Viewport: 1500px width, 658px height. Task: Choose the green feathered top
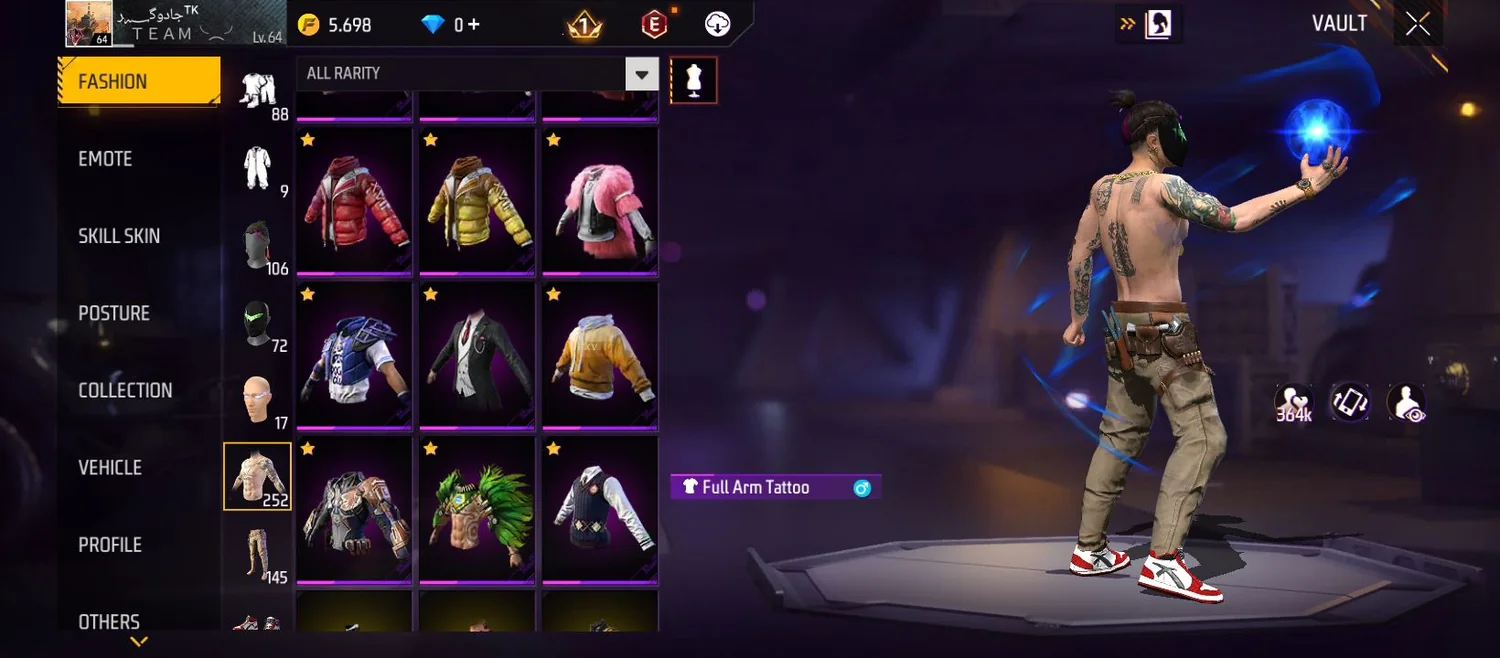point(477,510)
